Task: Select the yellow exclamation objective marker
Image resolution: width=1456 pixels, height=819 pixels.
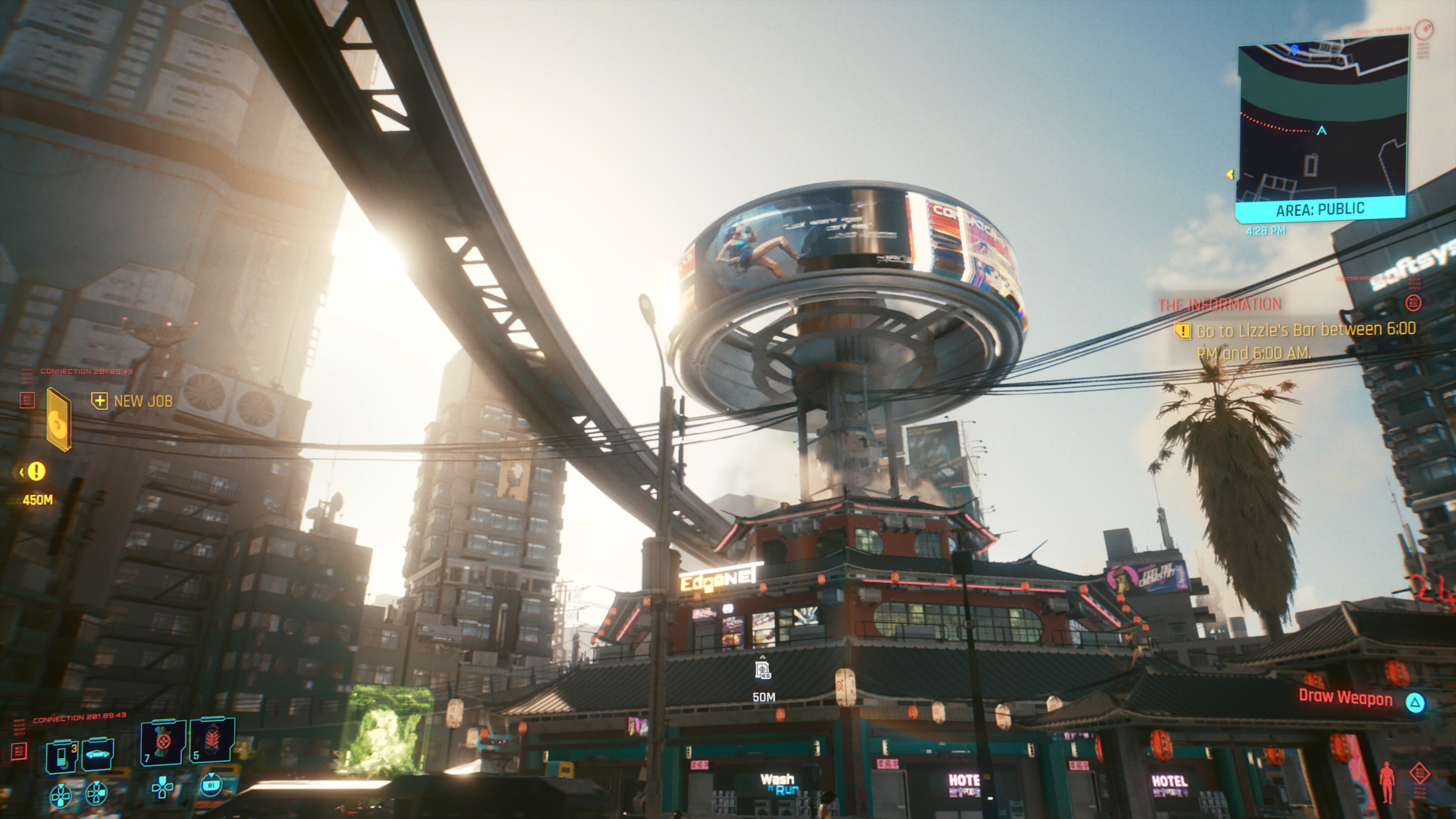Action: (x=37, y=471)
